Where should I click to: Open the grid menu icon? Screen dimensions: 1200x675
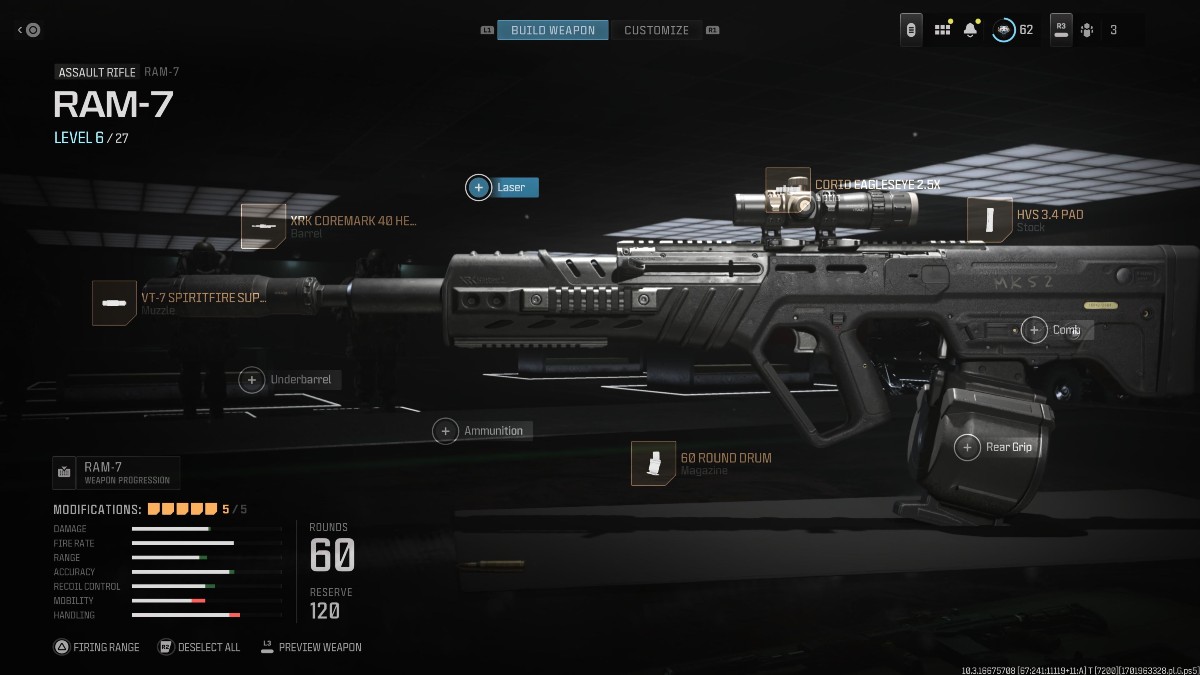(942, 30)
